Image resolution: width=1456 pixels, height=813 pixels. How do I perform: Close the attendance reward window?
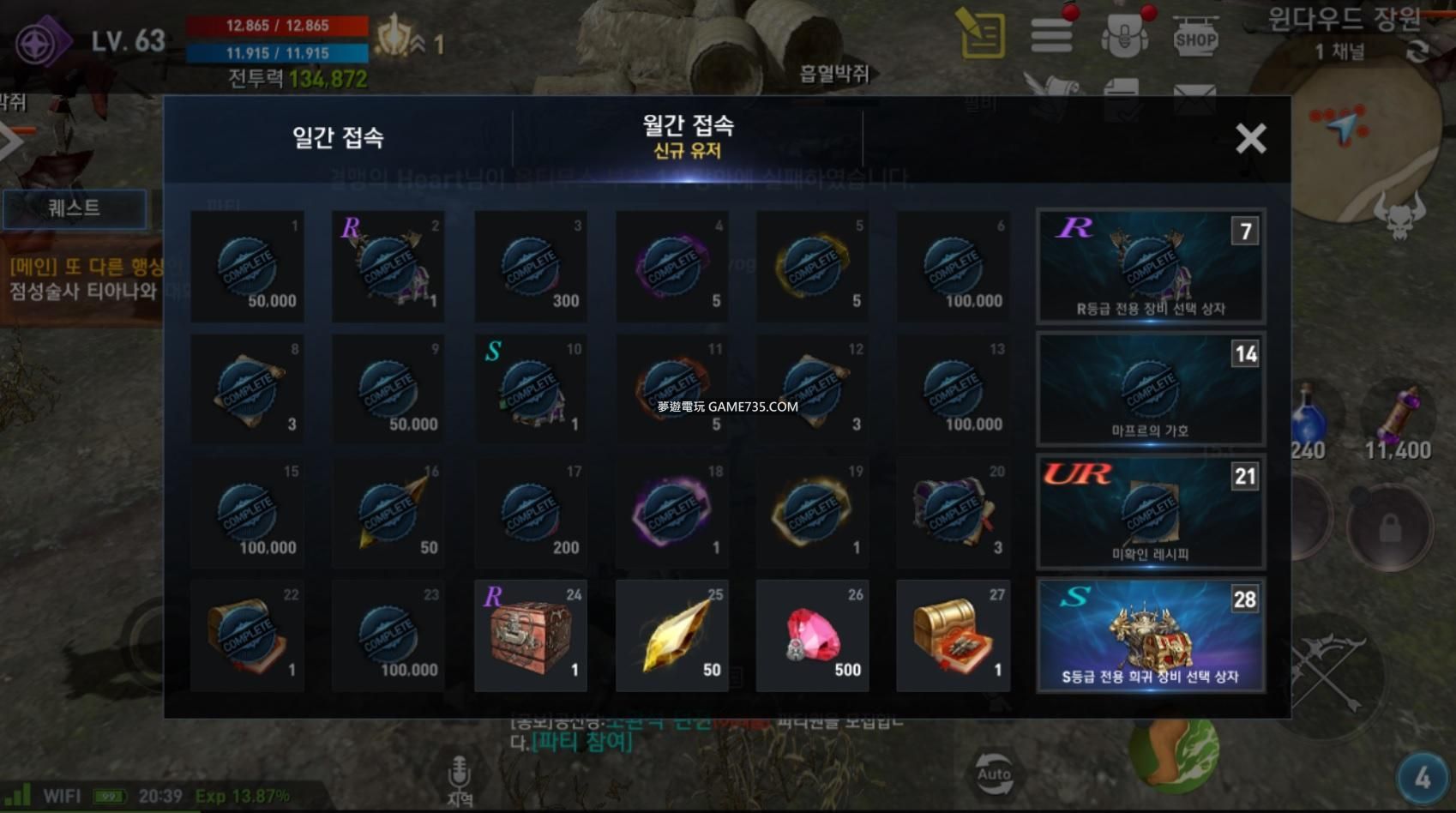tap(1250, 138)
